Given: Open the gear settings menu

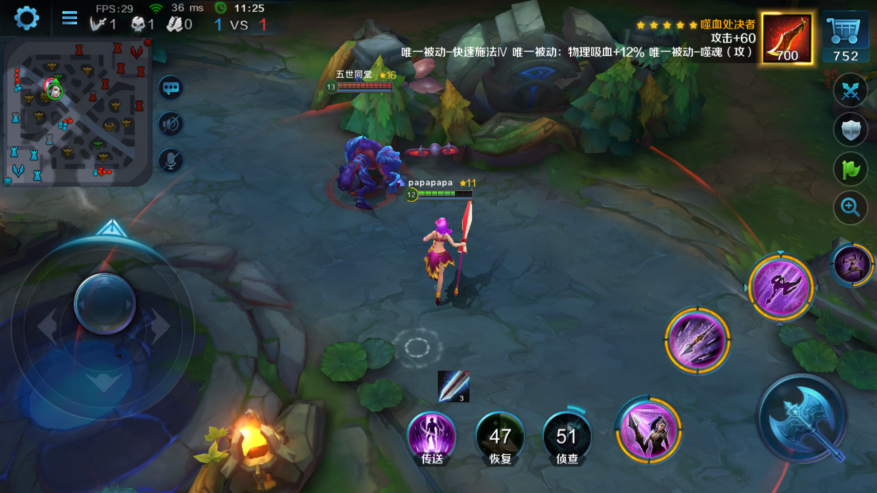Looking at the screenshot, I should 27,17.
